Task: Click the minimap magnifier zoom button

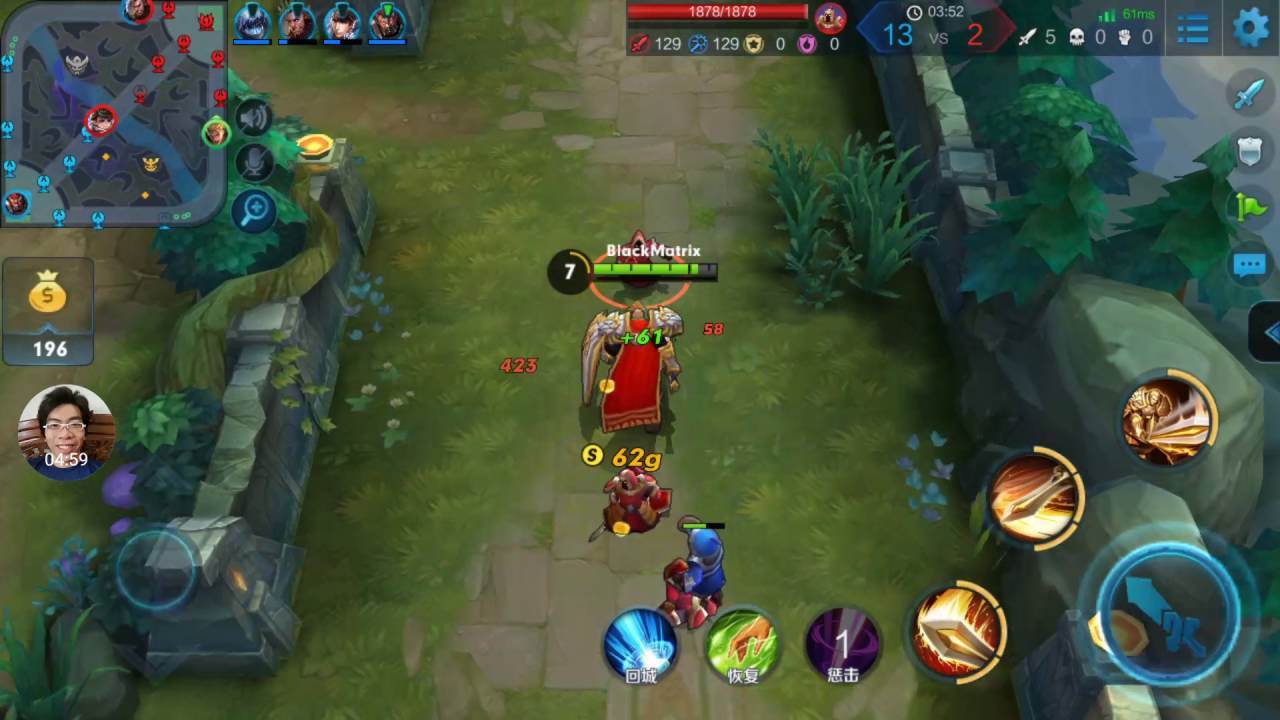Action: [x=254, y=210]
